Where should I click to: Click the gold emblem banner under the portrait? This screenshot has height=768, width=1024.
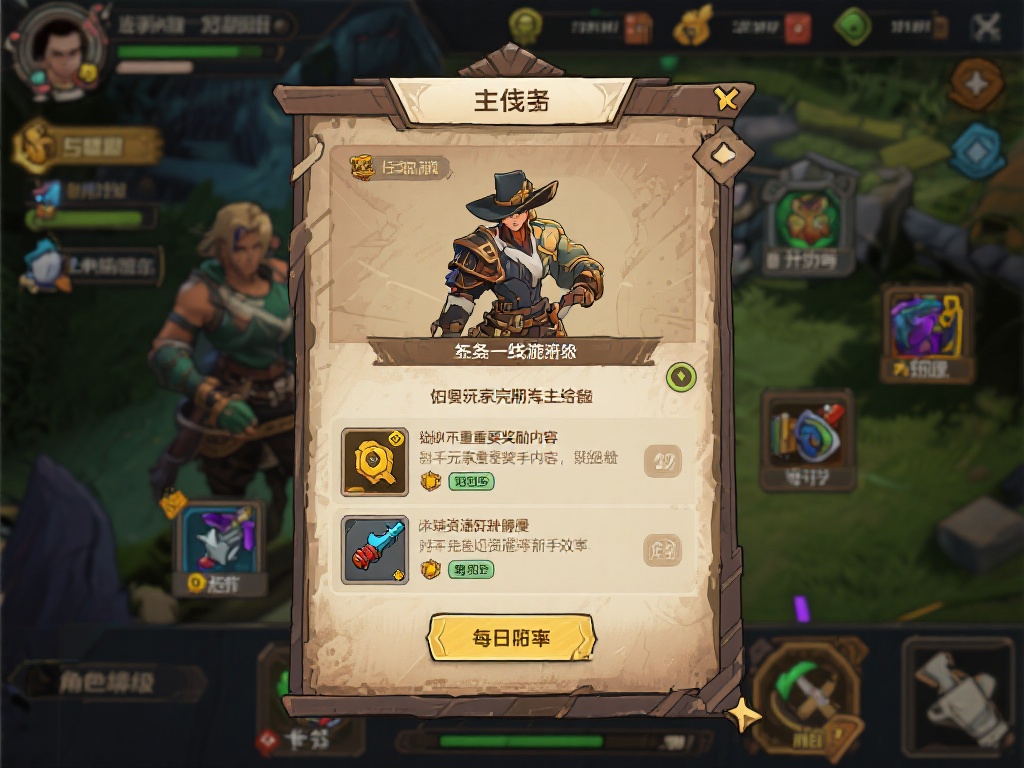(x=88, y=147)
